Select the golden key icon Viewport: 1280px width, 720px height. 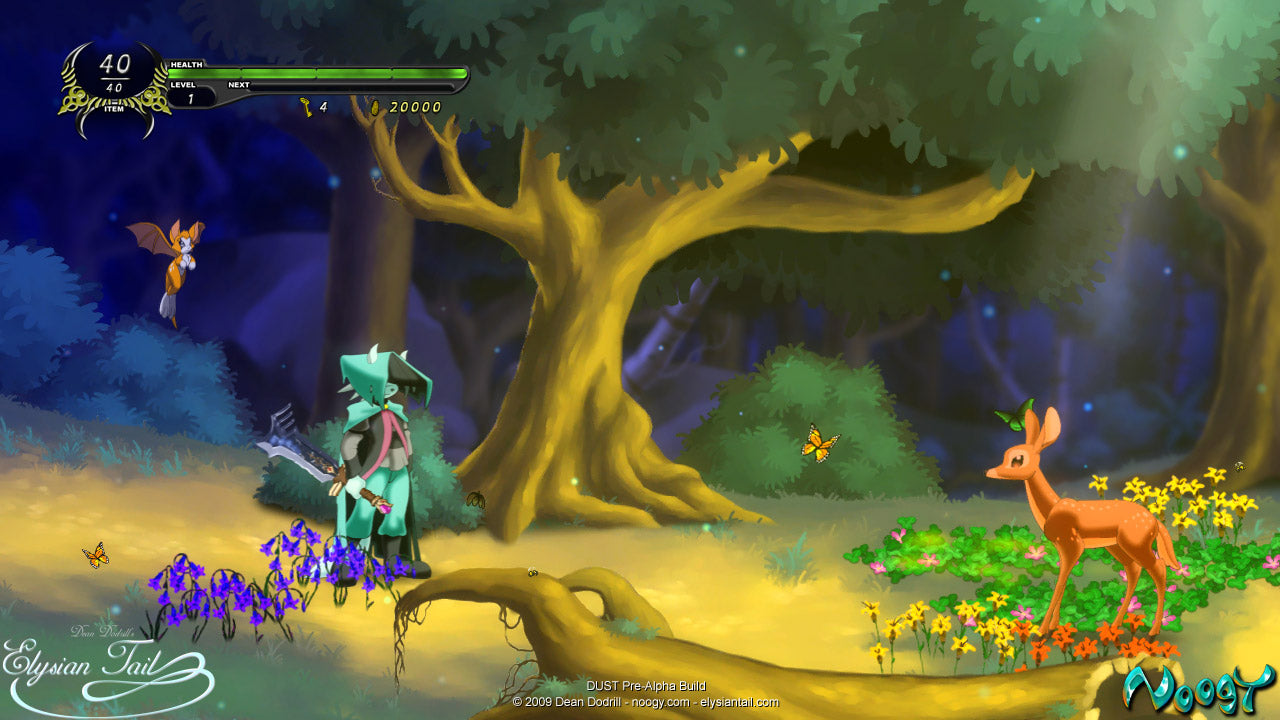click(306, 106)
